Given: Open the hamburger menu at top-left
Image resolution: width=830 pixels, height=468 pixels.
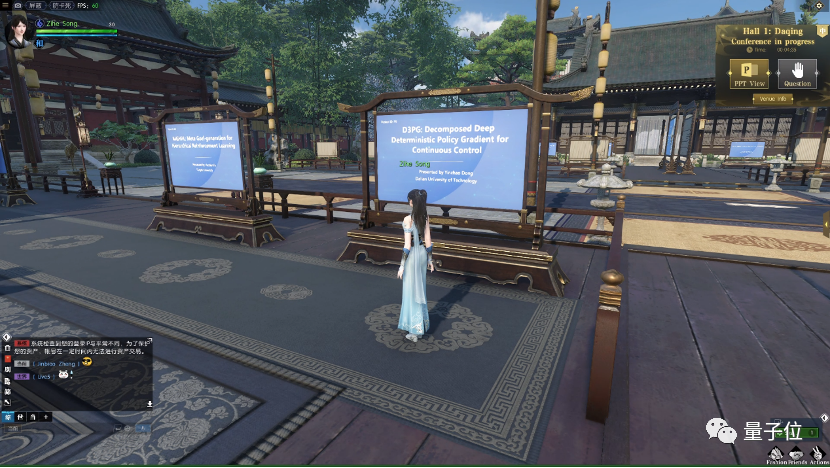Looking at the screenshot, I should (4, 5).
